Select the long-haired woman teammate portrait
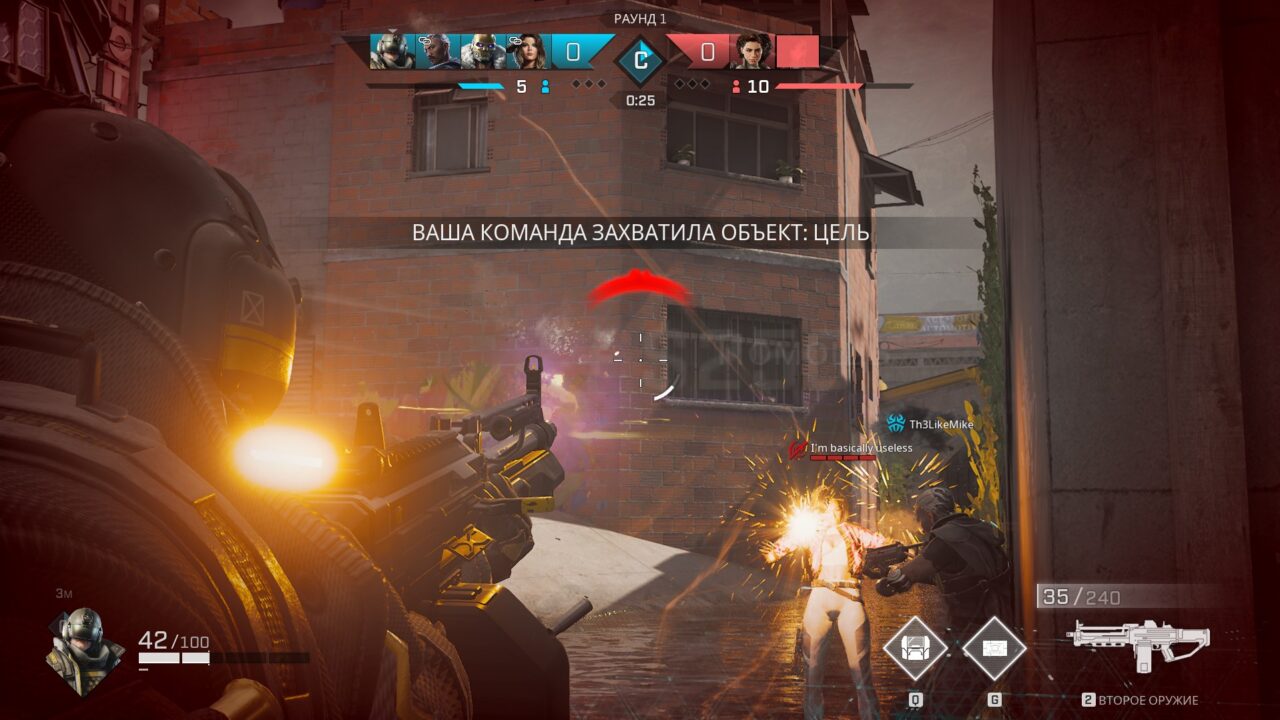1280x720 pixels. (x=527, y=51)
